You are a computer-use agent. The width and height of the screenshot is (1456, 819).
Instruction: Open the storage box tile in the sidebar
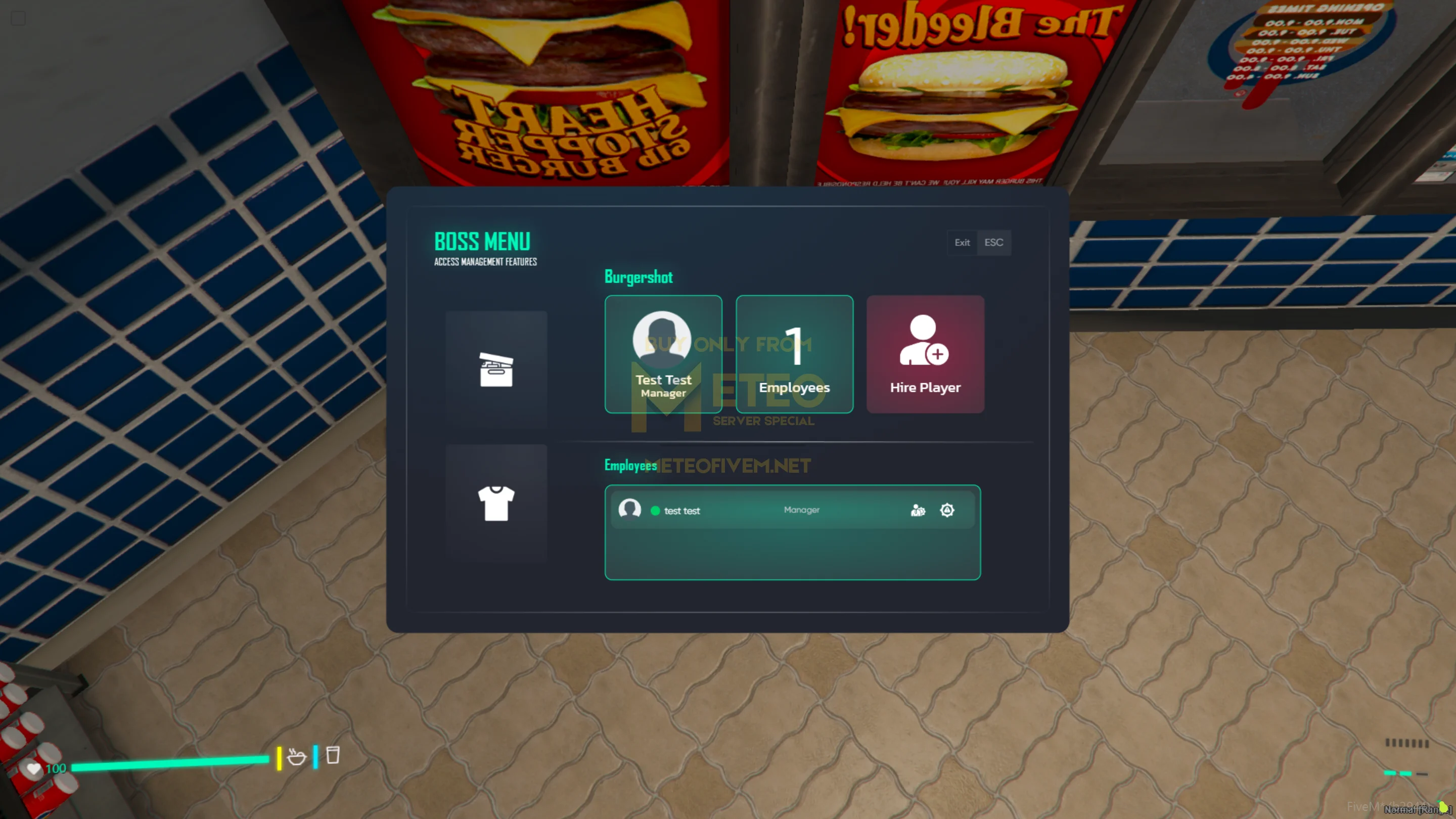point(495,370)
